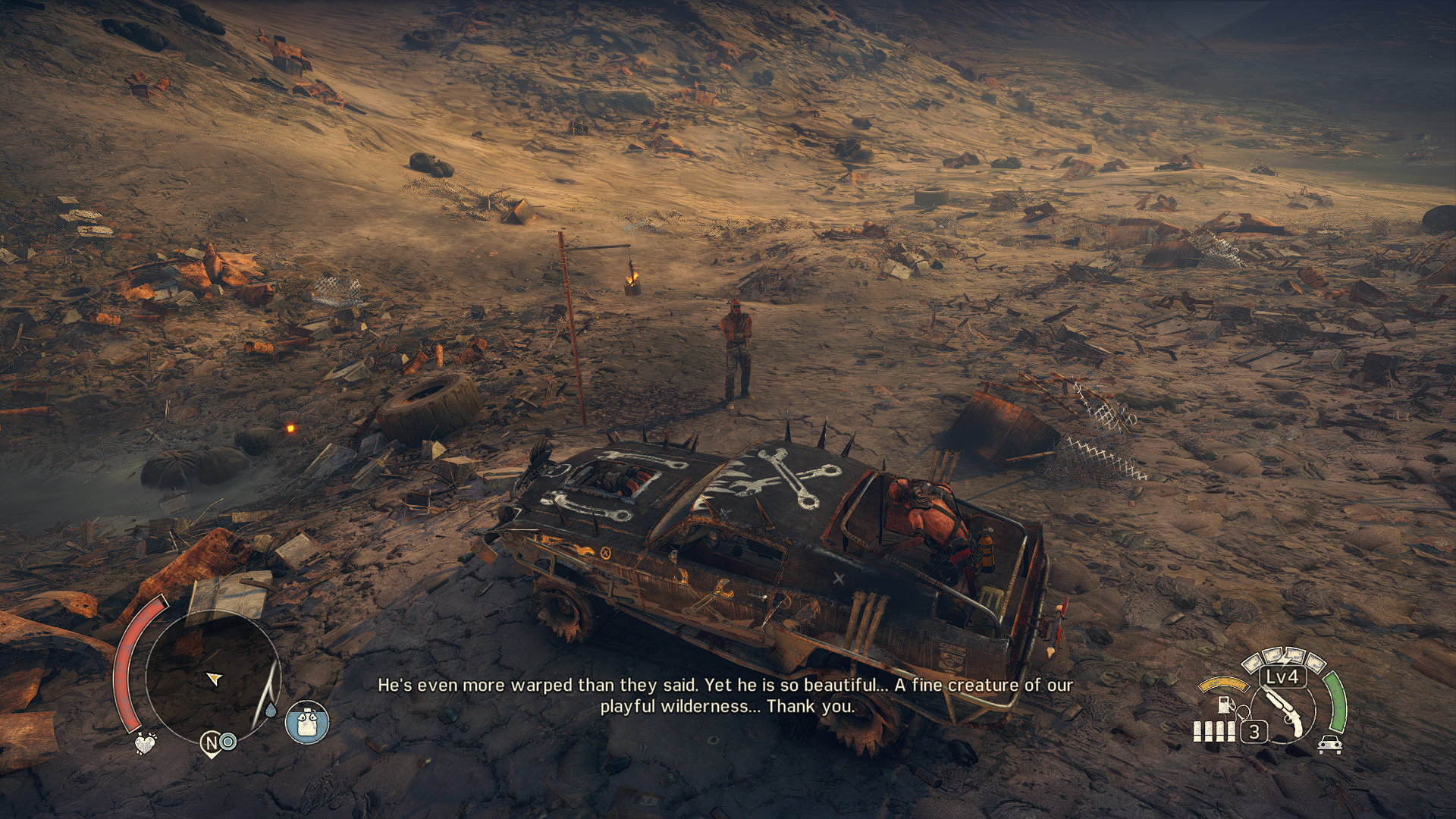Click the blue ring objective marker

pos(228,742)
